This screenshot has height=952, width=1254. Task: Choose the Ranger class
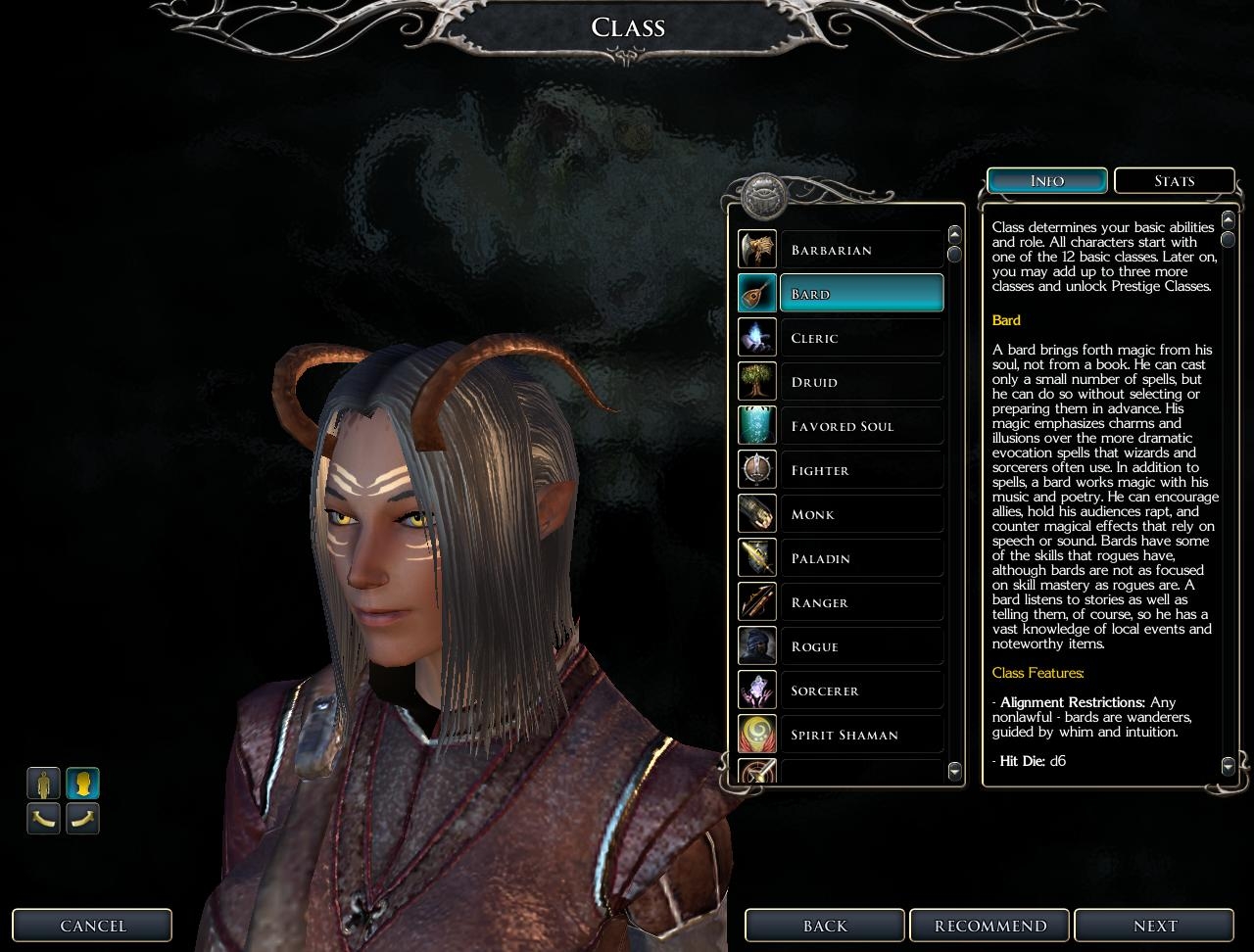tap(861, 602)
